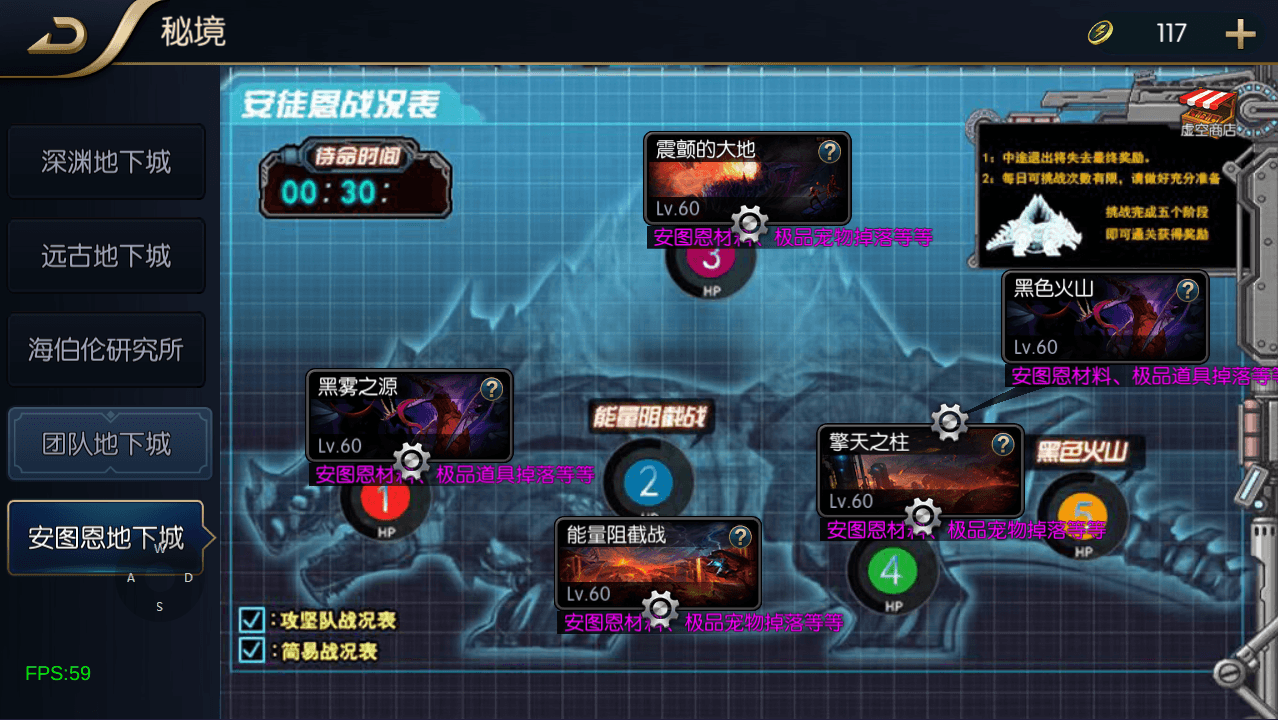Click the orange stage 5 node
Screen dimensions: 1278x720
pos(1082,516)
